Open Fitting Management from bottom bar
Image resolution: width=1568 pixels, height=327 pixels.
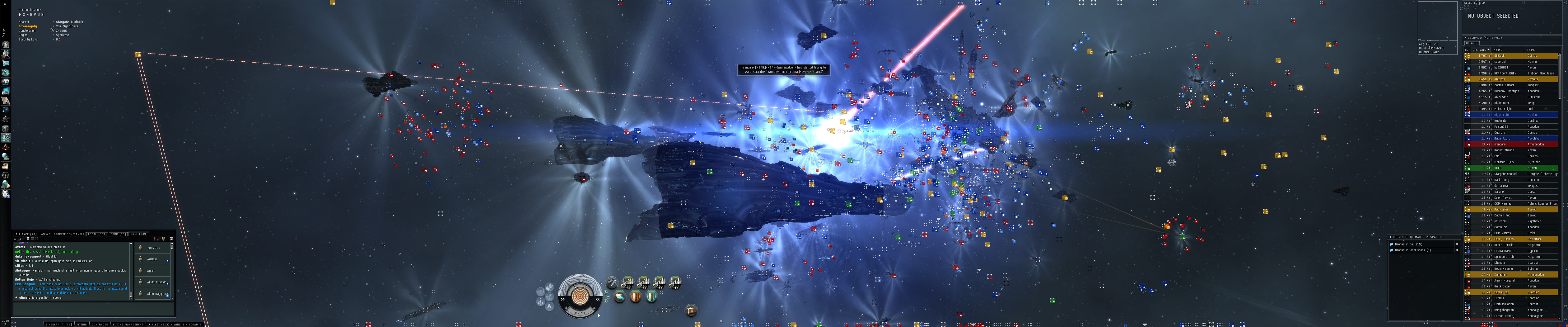pyautogui.click(x=128, y=325)
